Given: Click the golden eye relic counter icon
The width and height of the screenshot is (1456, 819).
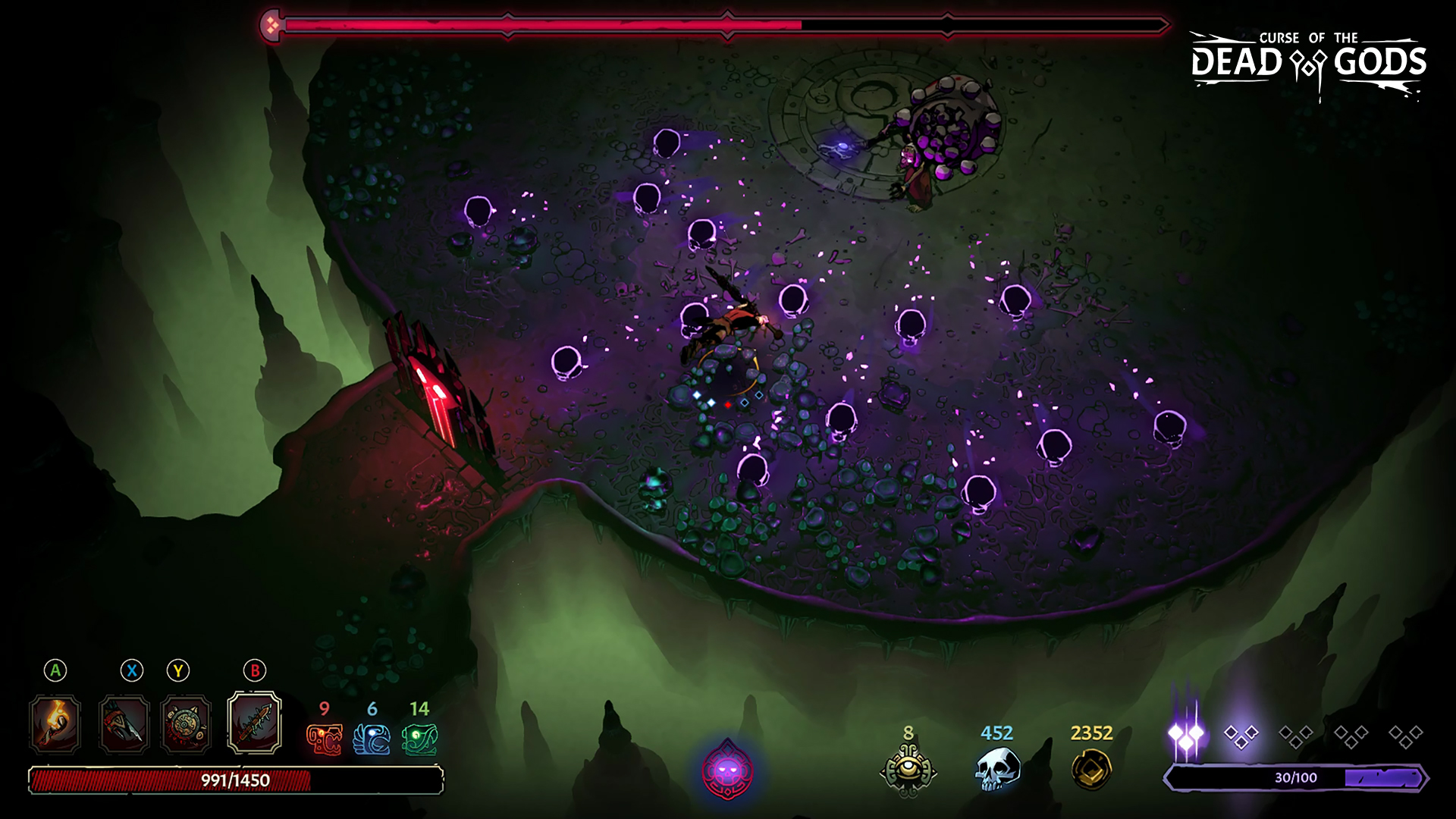Looking at the screenshot, I should (908, 770).
